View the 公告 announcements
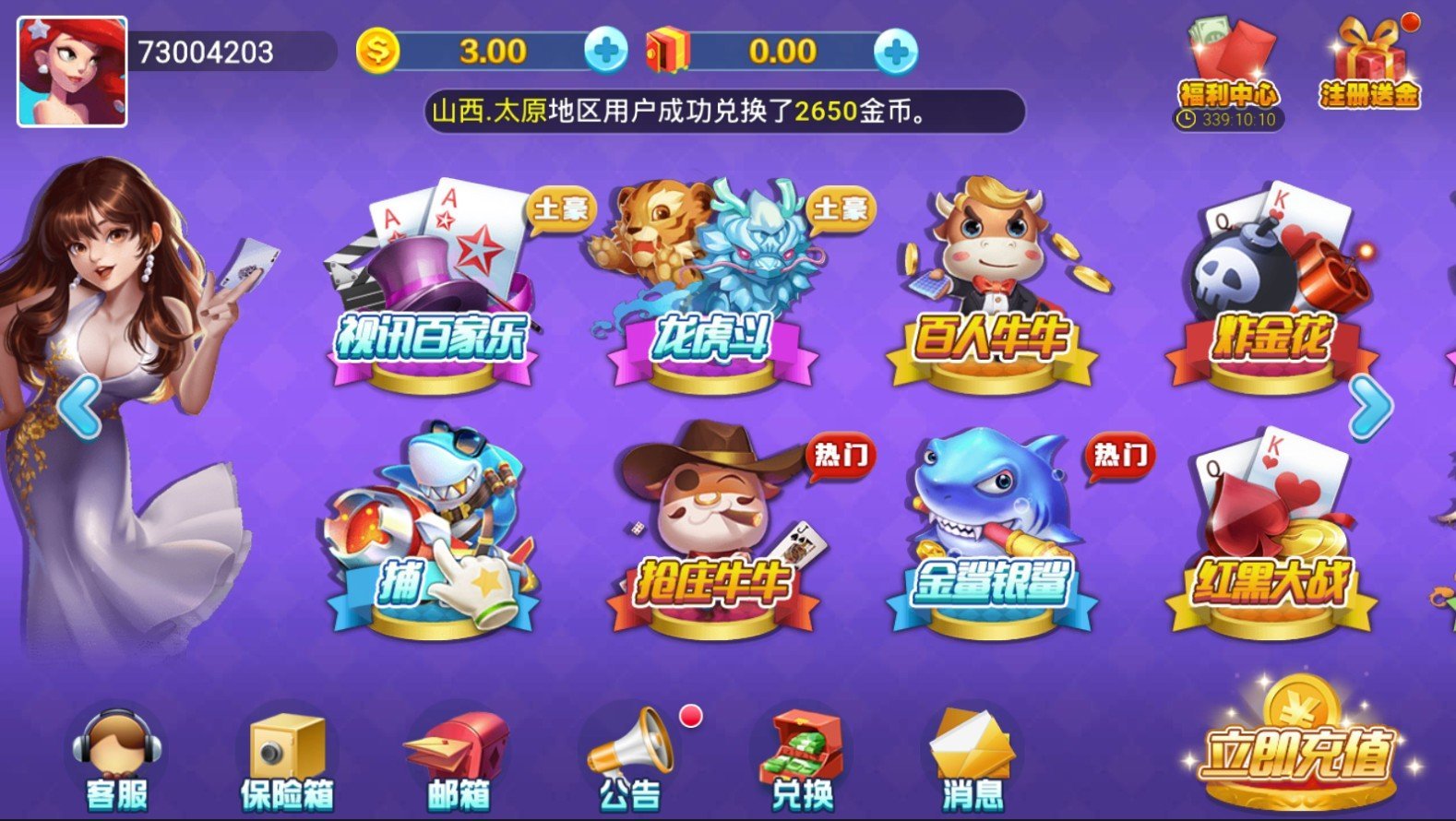This screenshot has width=1456, height=821. pos(631,758)
